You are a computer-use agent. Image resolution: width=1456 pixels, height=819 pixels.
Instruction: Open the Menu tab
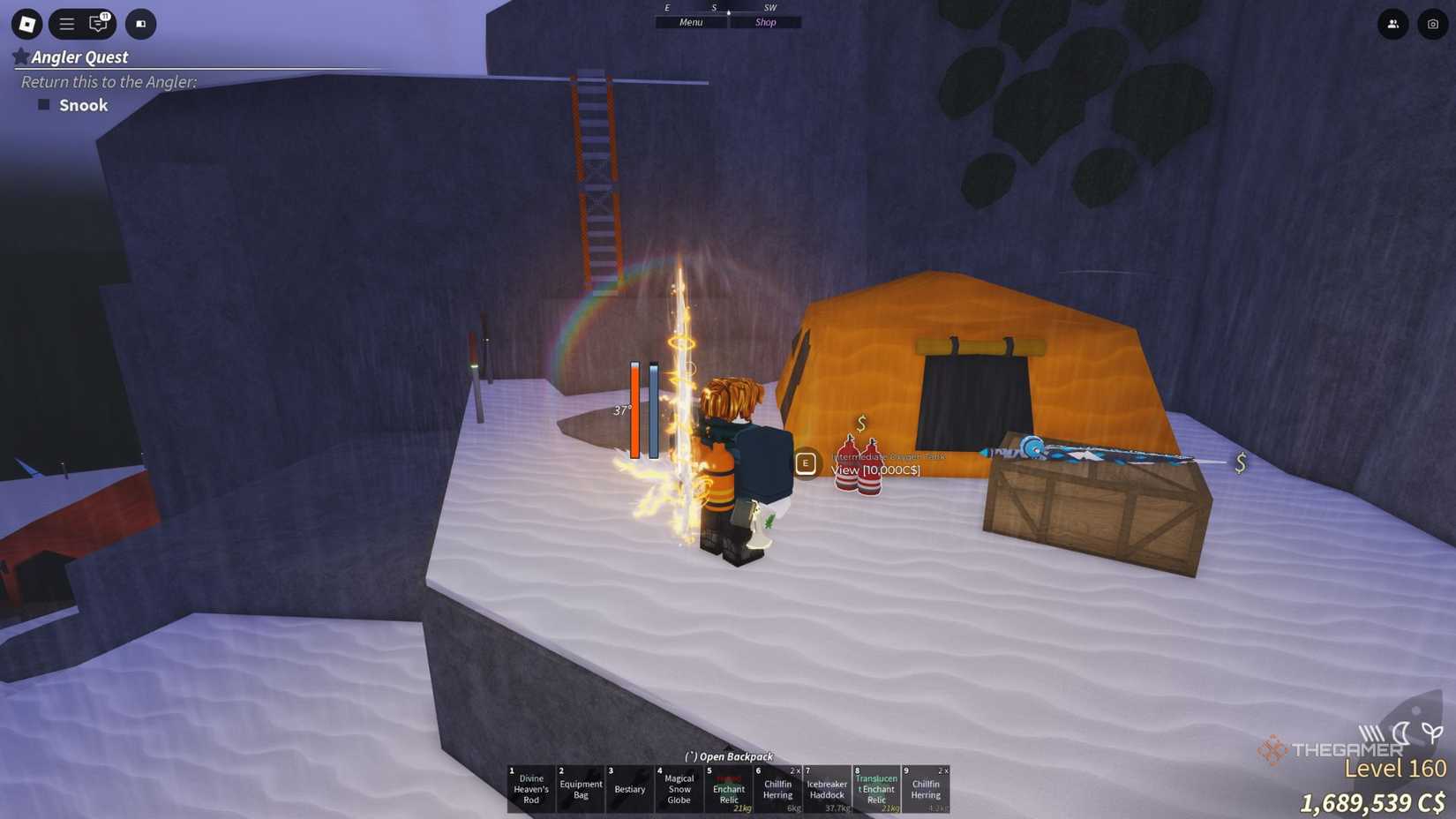tap(690, 22)
